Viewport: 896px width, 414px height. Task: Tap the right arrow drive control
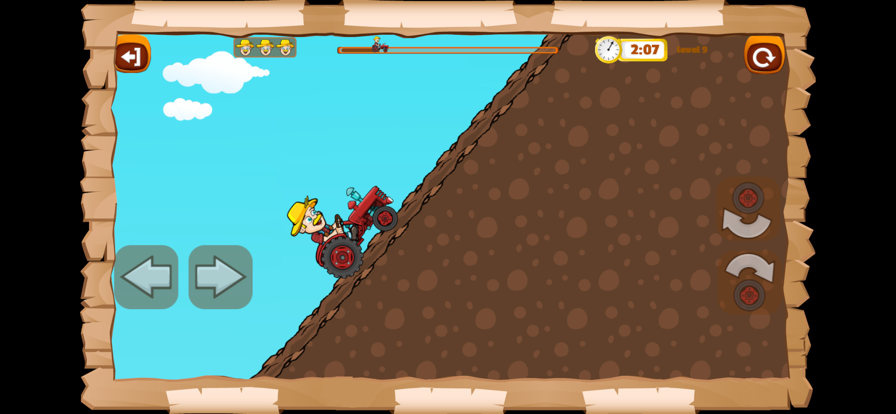pyautogui.click(x=220, y=277)
